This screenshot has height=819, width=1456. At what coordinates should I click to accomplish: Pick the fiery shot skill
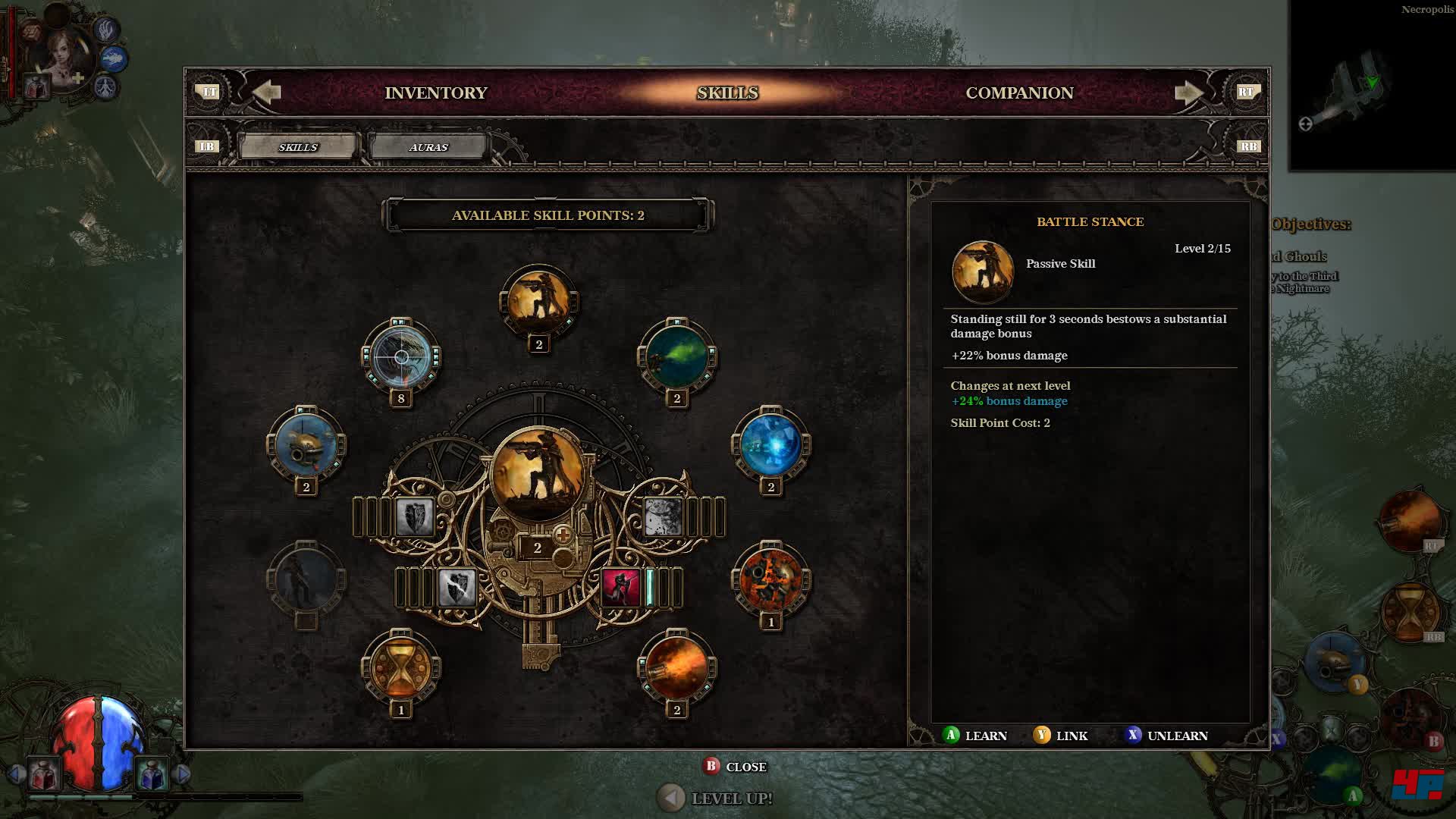coord(676,667)
